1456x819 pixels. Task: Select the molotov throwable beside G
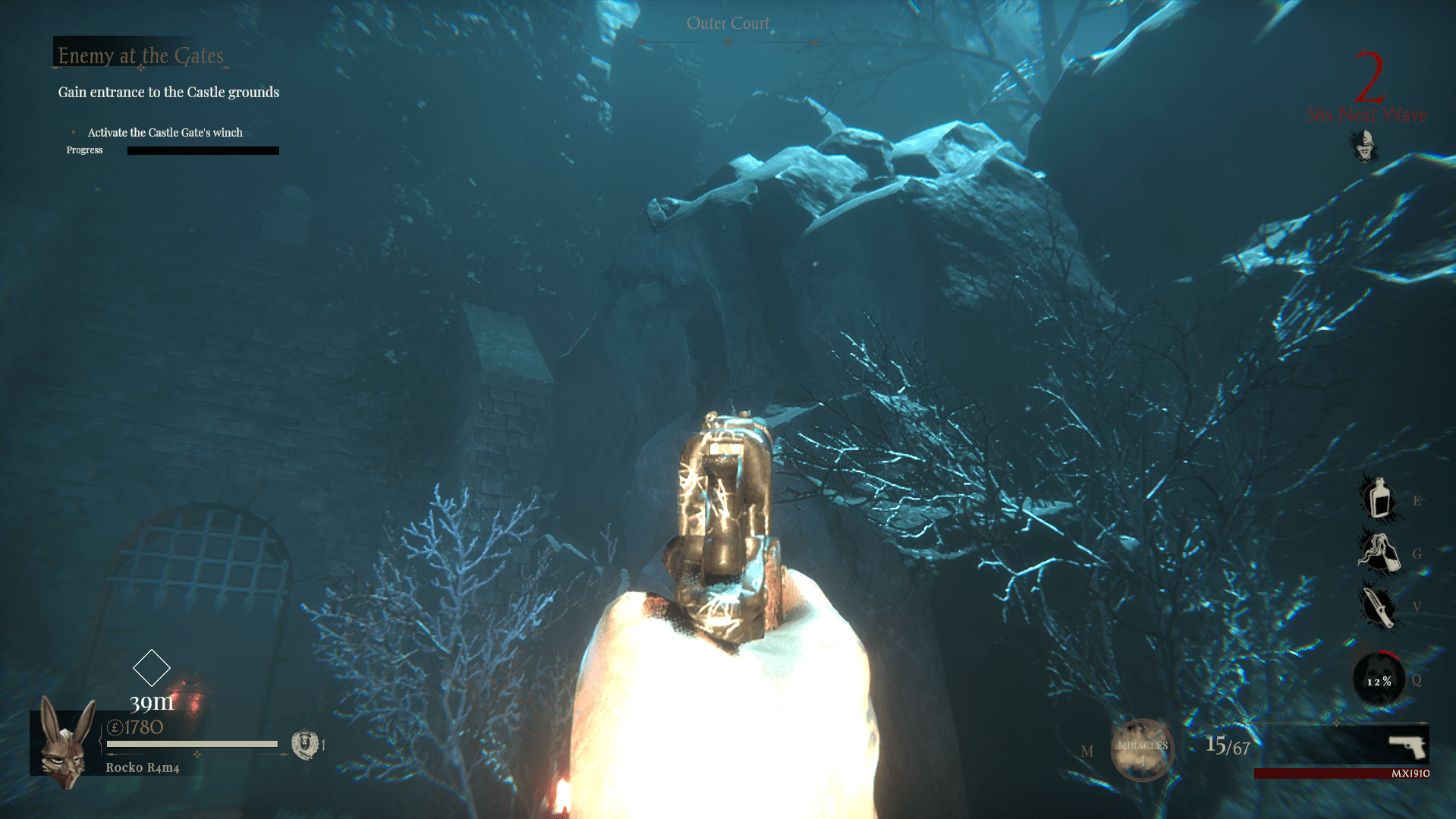[x=1379, y=554]
